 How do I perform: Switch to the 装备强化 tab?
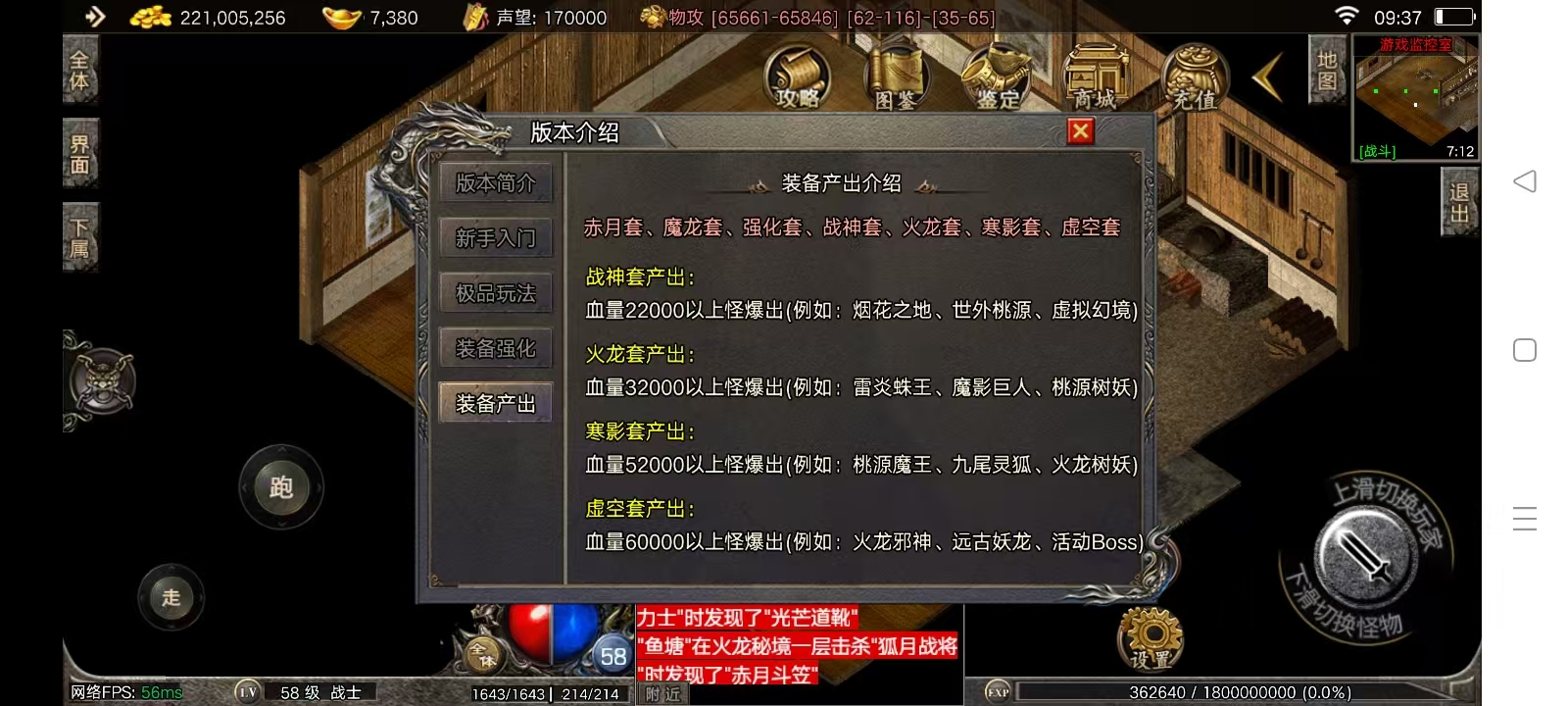click(x=496, y=347)
